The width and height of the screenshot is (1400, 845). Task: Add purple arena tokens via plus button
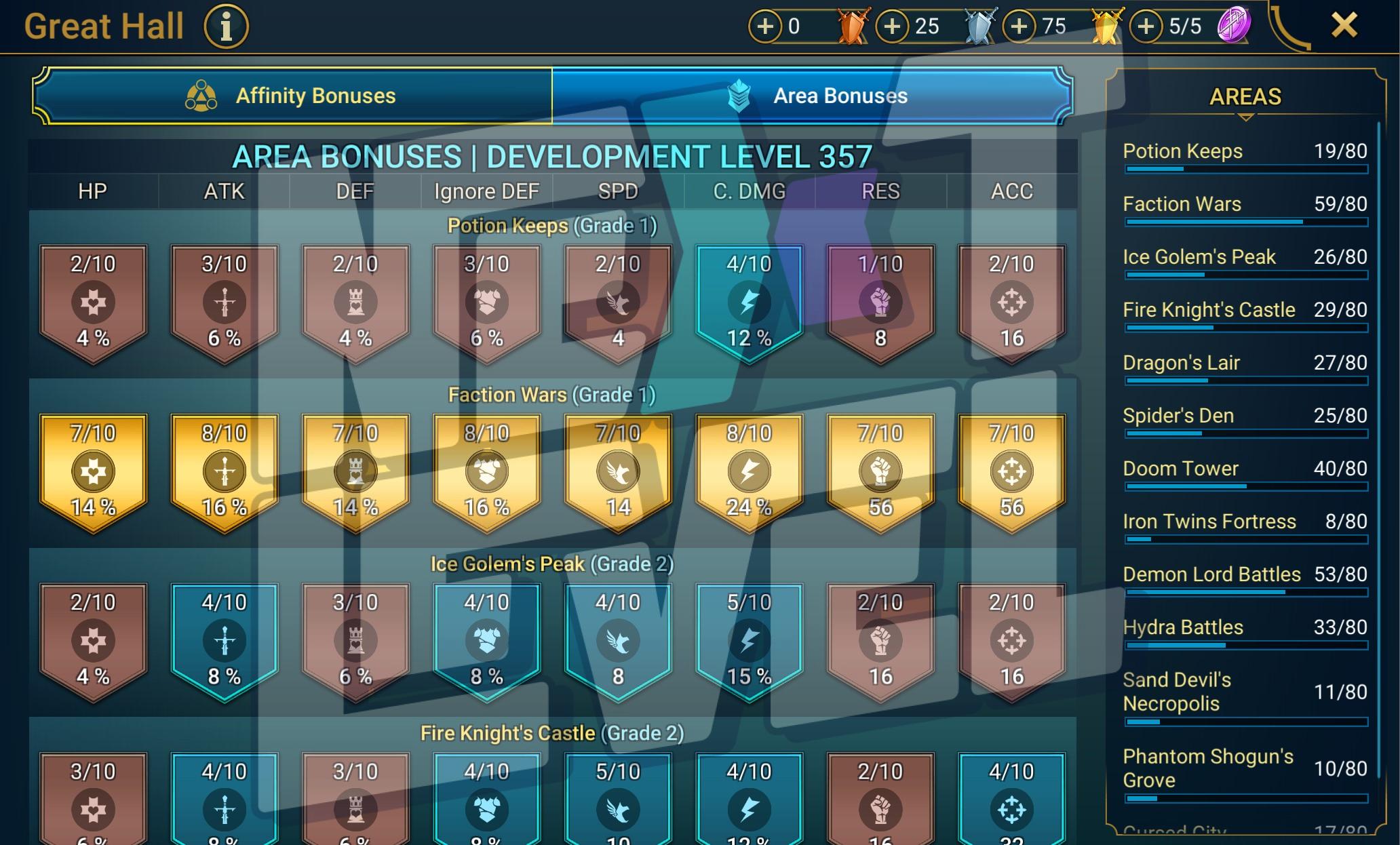pyautogui.click(x=1146, y=26)
